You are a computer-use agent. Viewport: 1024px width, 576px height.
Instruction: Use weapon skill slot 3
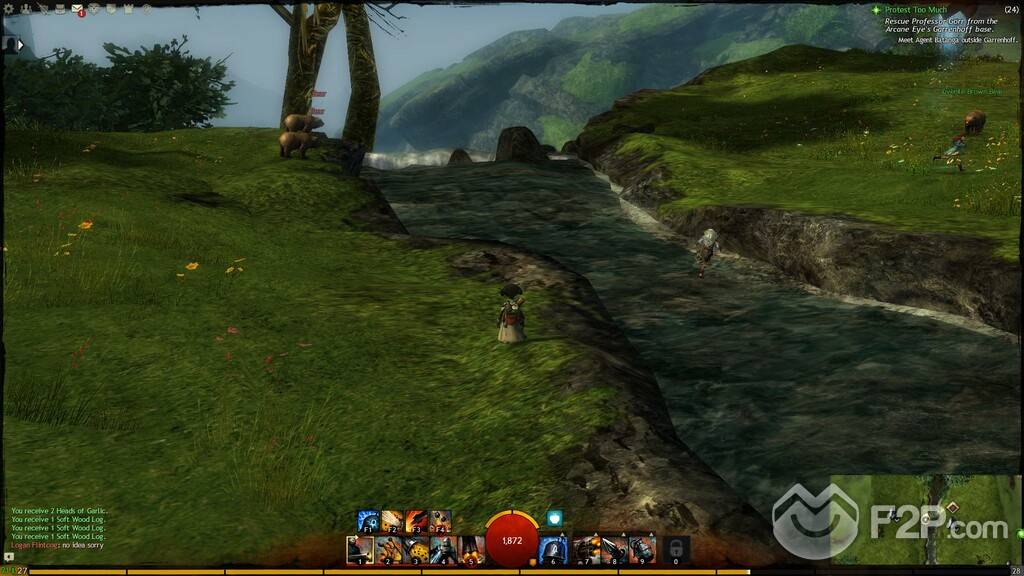click(x=416, y=549)
